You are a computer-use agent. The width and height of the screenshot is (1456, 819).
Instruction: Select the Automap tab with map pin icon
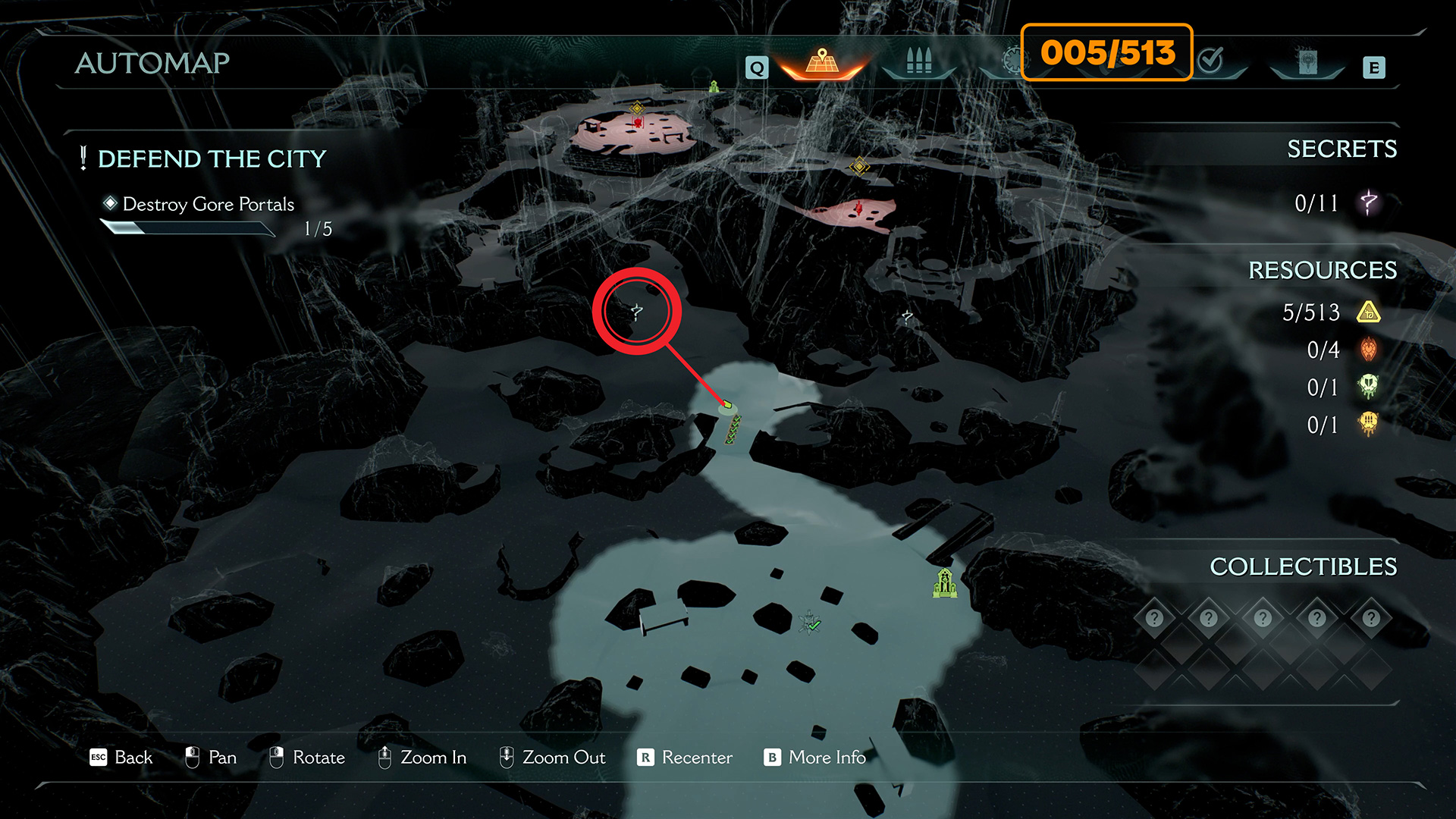click(x=822, y=62)
